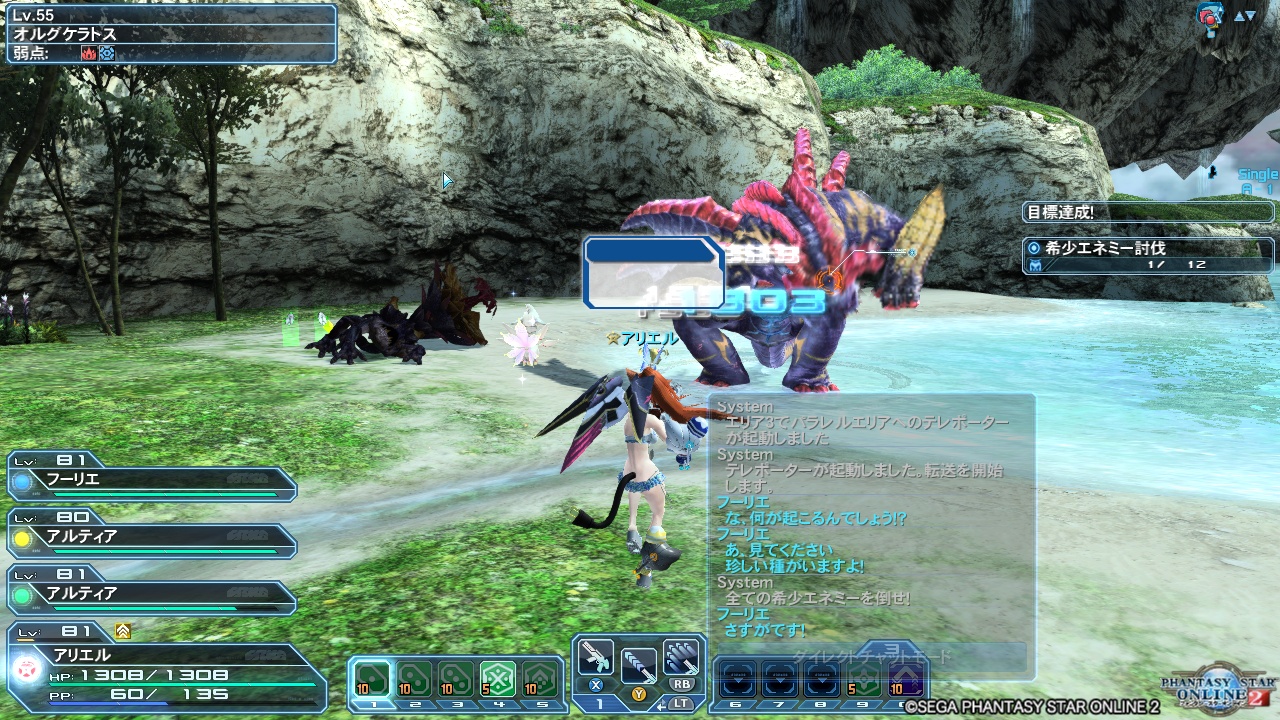The width and height of the screenshot is (1280, 720).
Task: Click the down arrow beside the minimap
Action: [1250, 16]
